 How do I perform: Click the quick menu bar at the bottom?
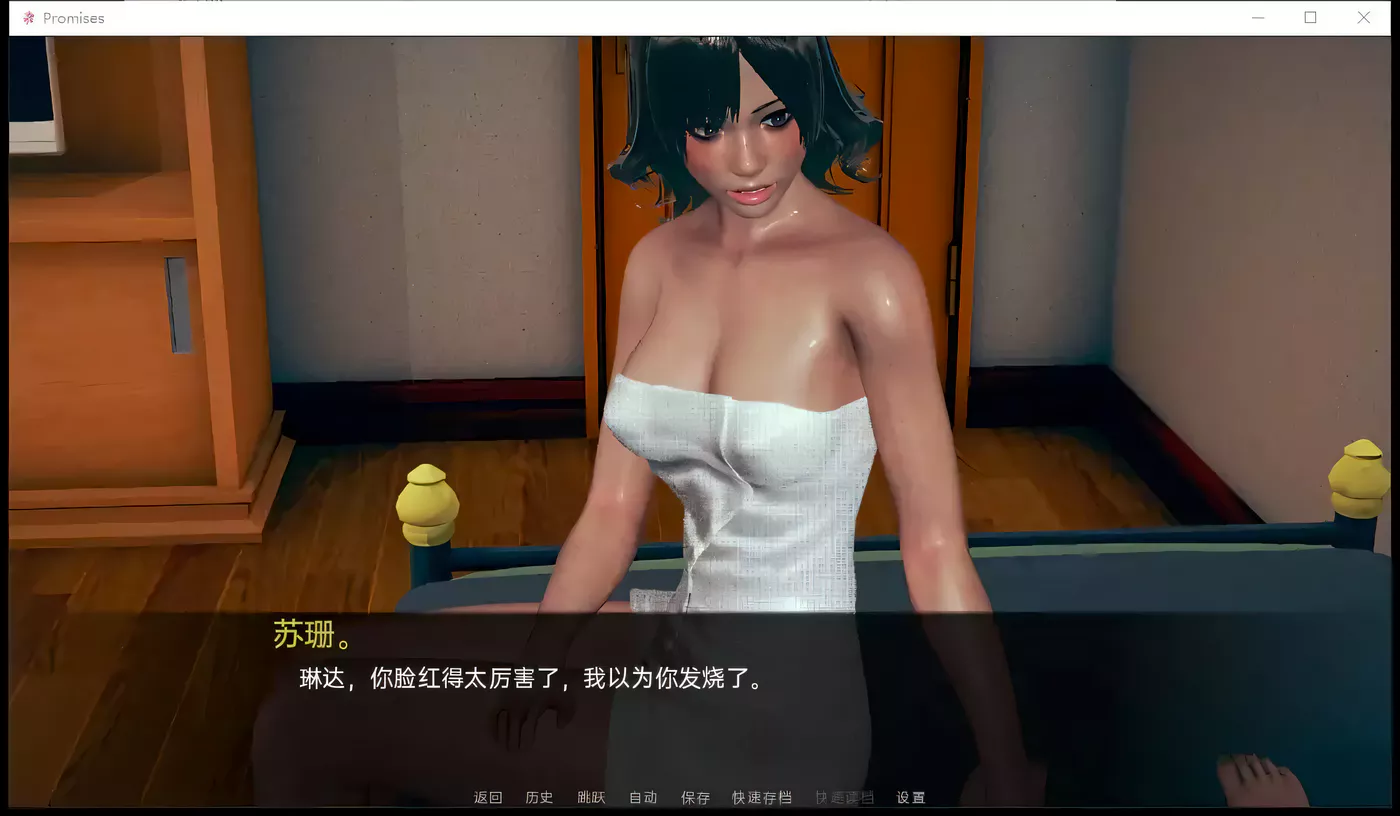pos(700,797)
